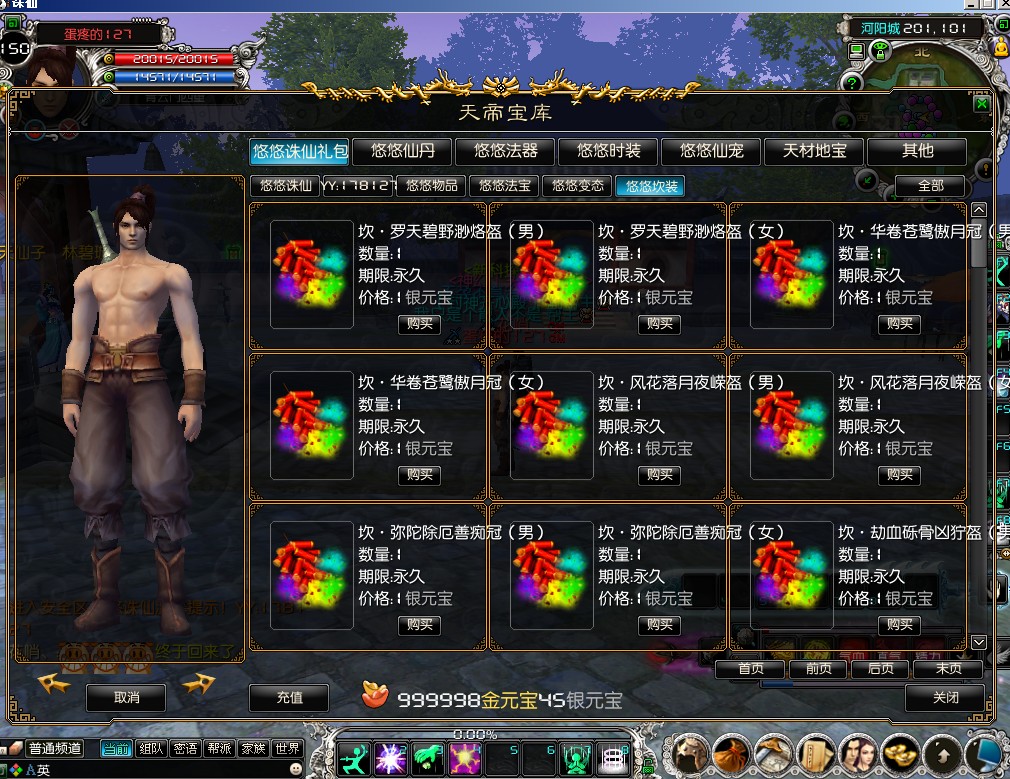The height and width of the screenshot is (779, 1010).
Task: Open the 充值 recharge window
Action: pyautogui.click(x=289, y=698)
